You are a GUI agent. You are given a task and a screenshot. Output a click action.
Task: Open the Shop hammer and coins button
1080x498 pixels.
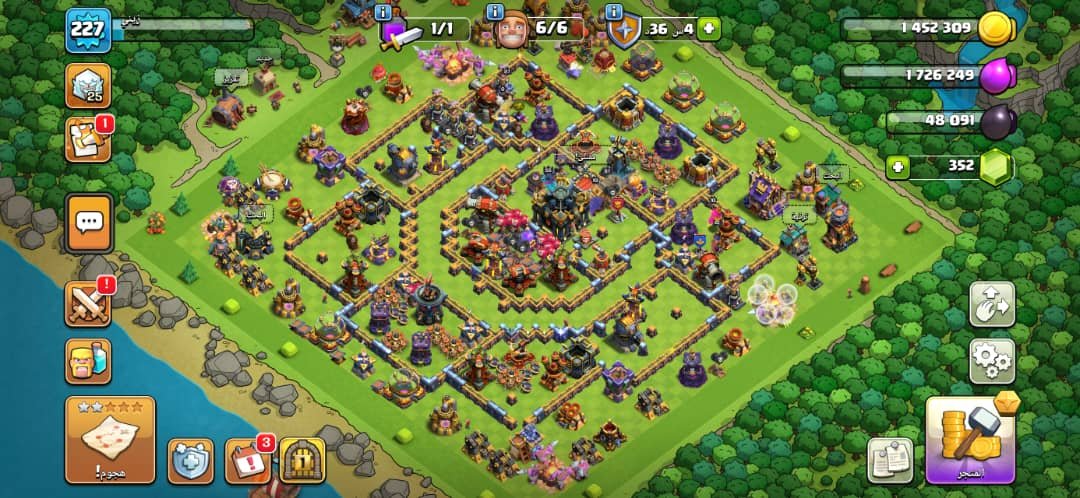pos(969,440)
